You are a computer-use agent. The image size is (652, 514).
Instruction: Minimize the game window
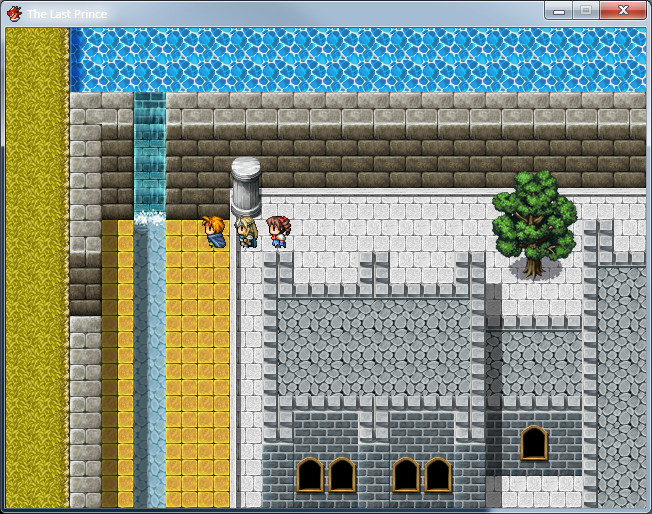[x=558, y=11]
